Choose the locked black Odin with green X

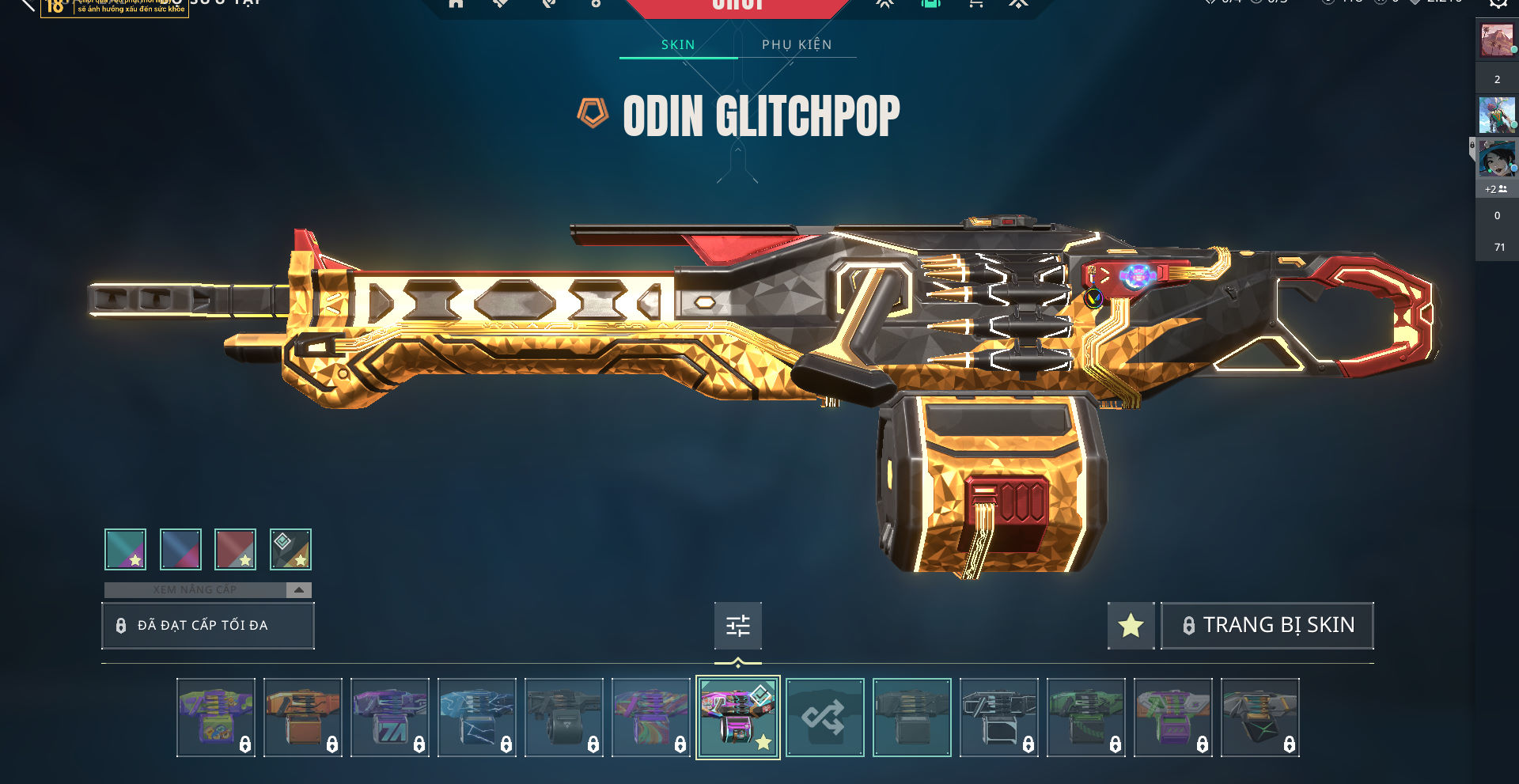click(x=1260, y=718)
